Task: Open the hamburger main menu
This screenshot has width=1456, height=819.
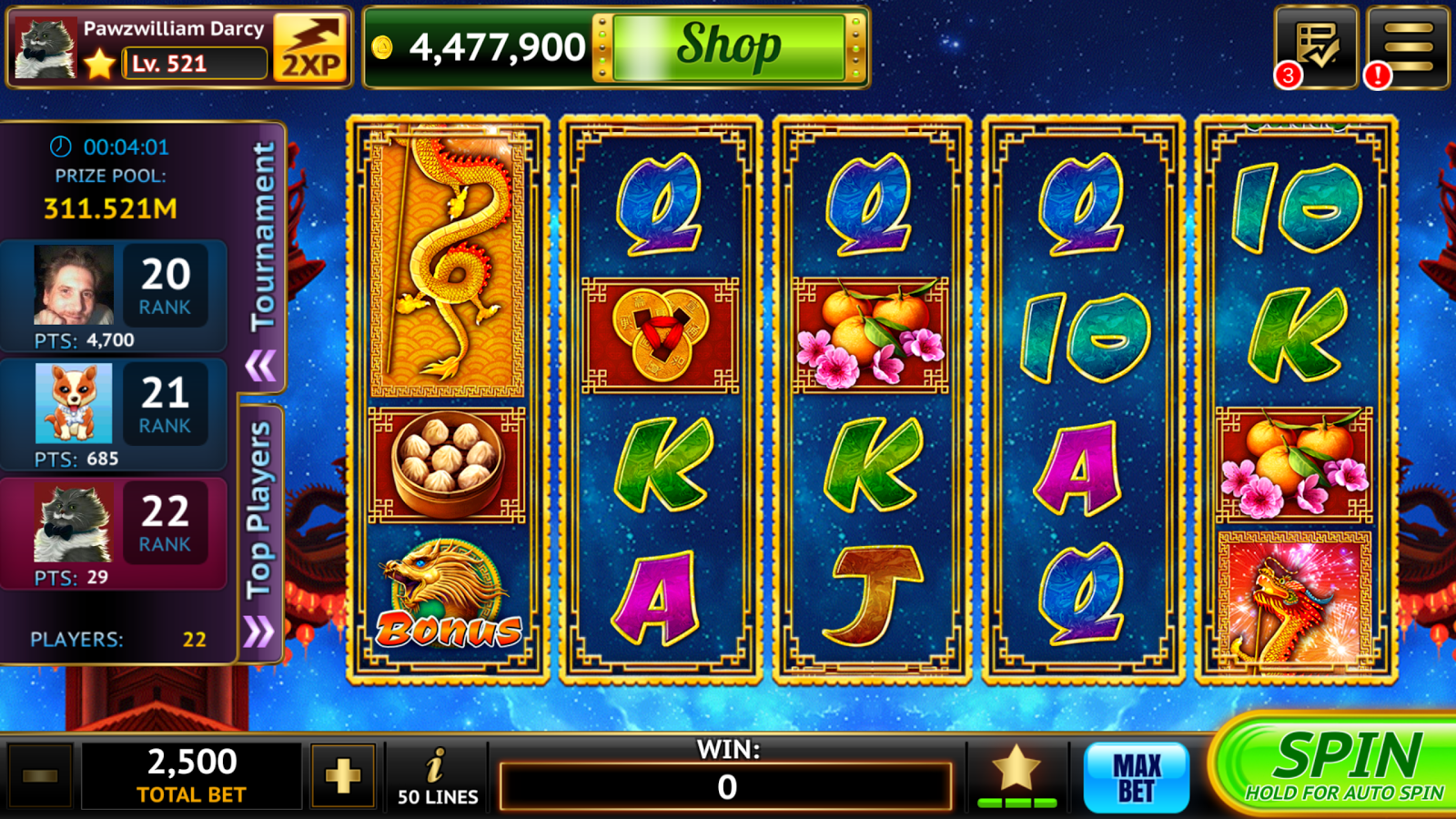Action: [x=1408, y=47]
